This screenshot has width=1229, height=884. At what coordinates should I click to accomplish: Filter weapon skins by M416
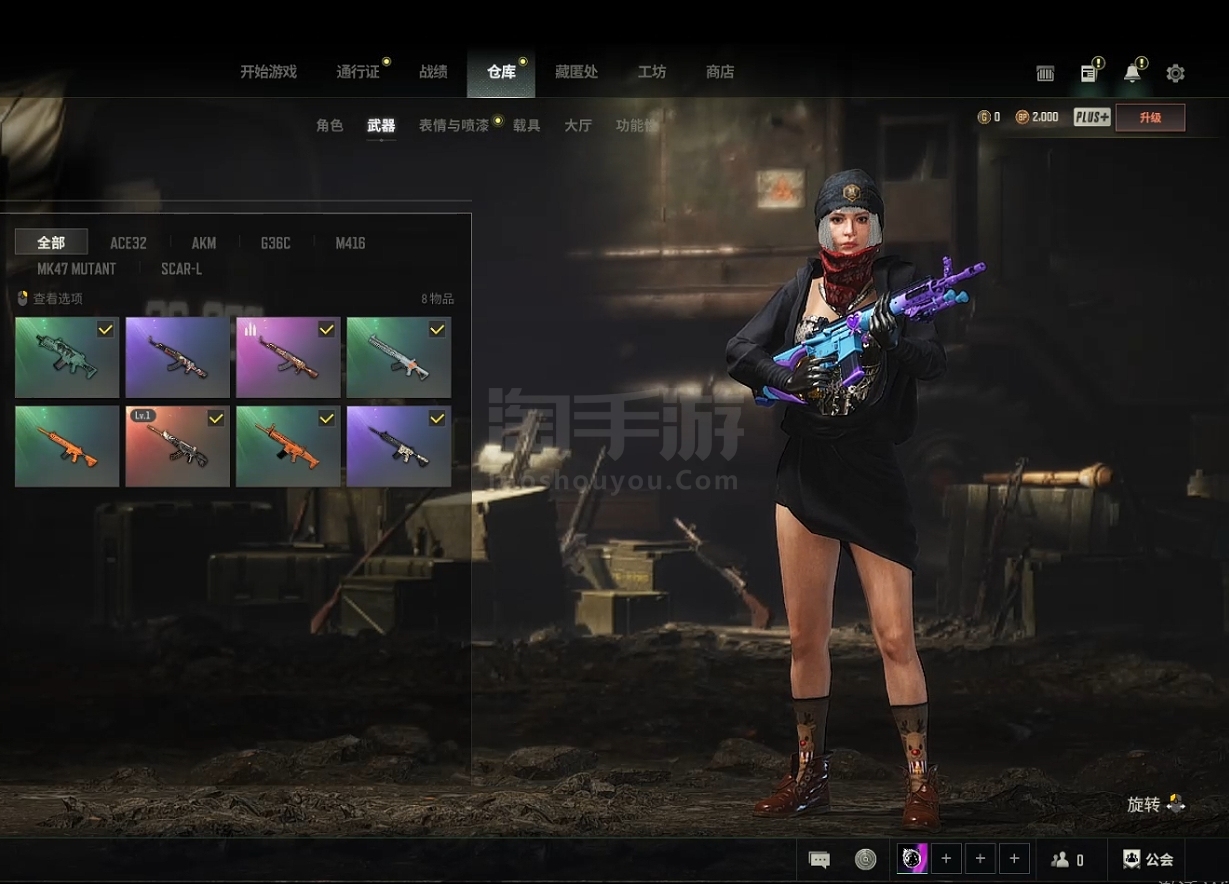pos(350,243)
